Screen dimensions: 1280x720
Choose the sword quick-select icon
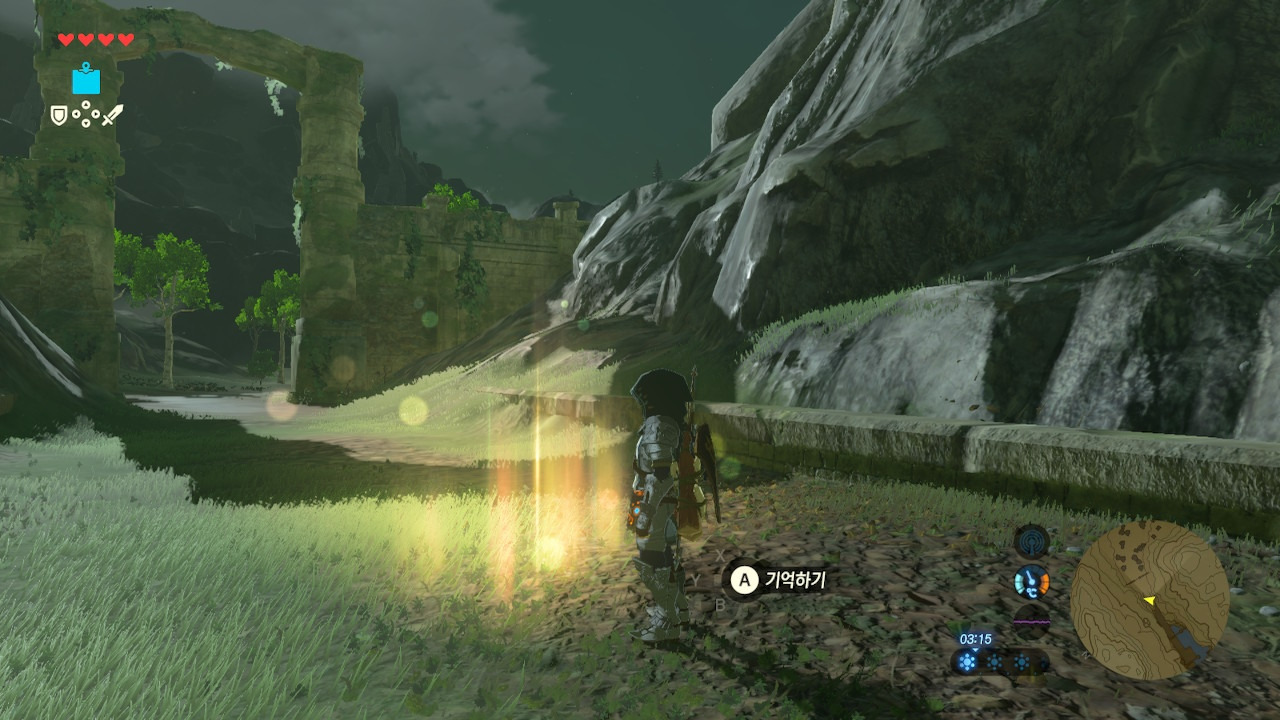point(112,115)
